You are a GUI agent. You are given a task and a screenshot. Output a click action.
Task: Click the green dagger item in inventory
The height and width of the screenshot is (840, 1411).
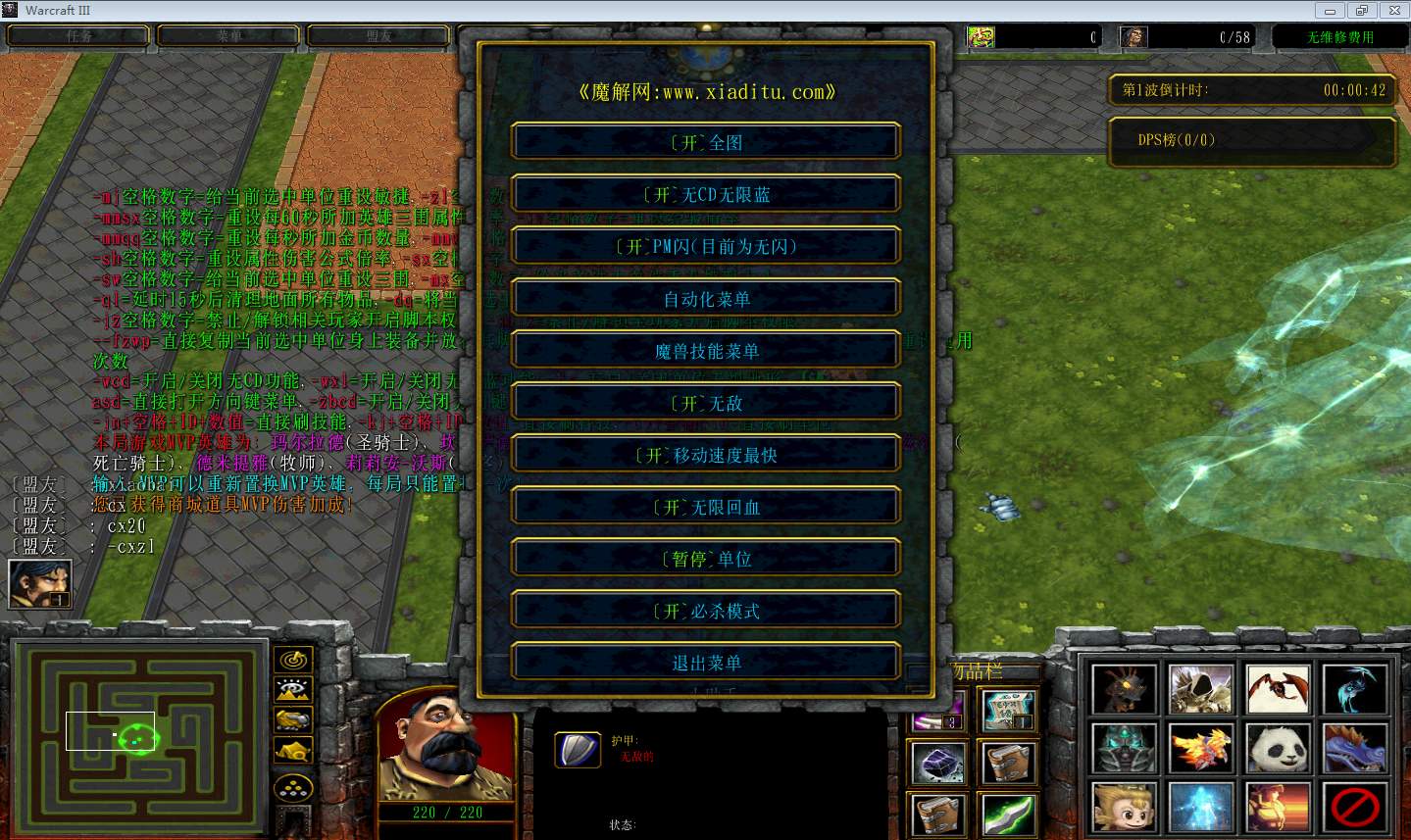1007,815
